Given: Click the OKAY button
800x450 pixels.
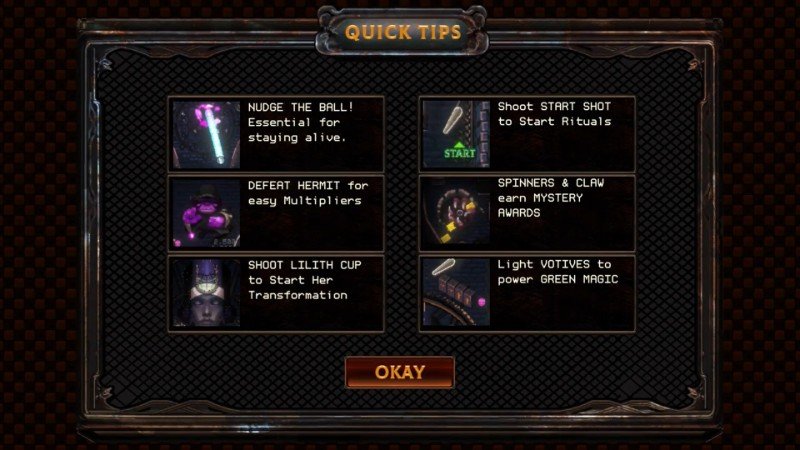Looking at the screenshot, I should pos(400,372).
